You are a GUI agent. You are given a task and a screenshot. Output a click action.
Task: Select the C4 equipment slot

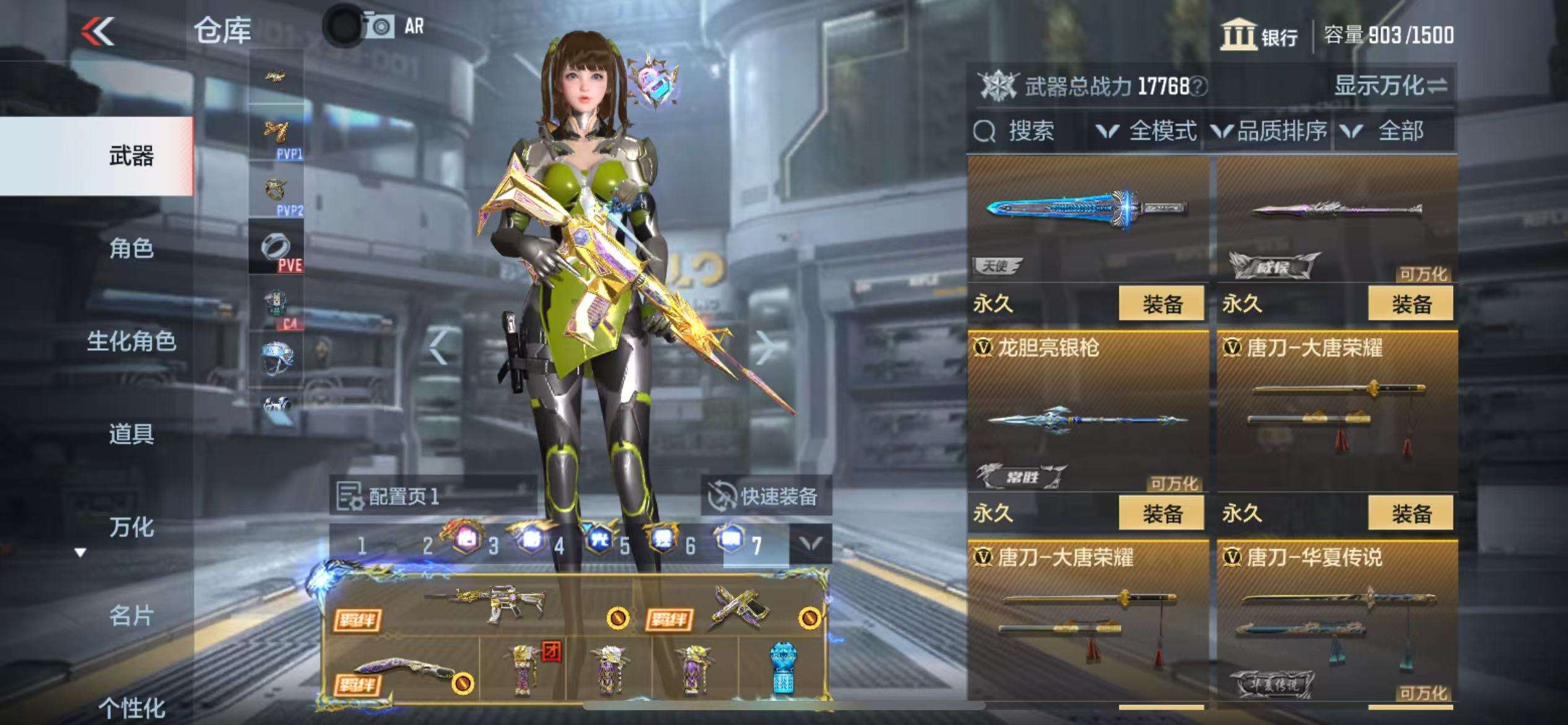click(x=276, y=304)
